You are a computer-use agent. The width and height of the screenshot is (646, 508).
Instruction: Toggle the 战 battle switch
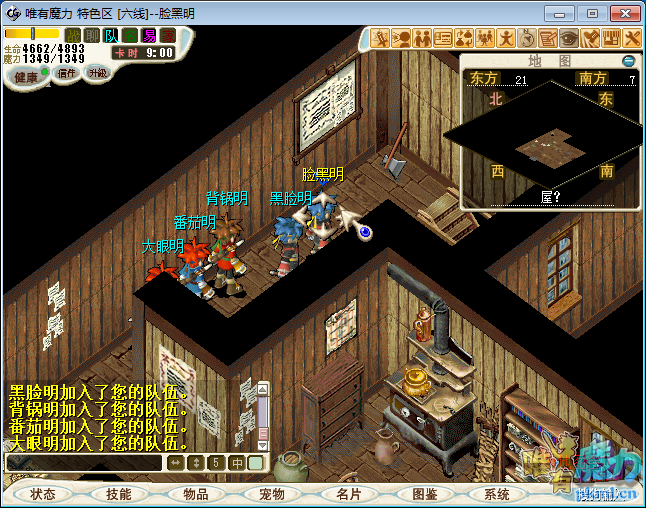coord(73,36)
